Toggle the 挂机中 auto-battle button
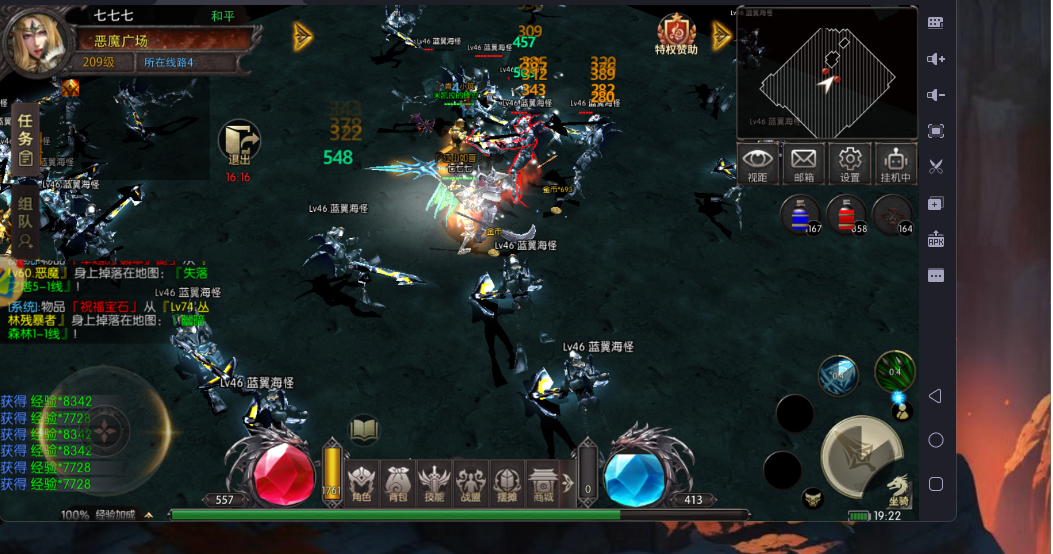 (x=896, y=163)
